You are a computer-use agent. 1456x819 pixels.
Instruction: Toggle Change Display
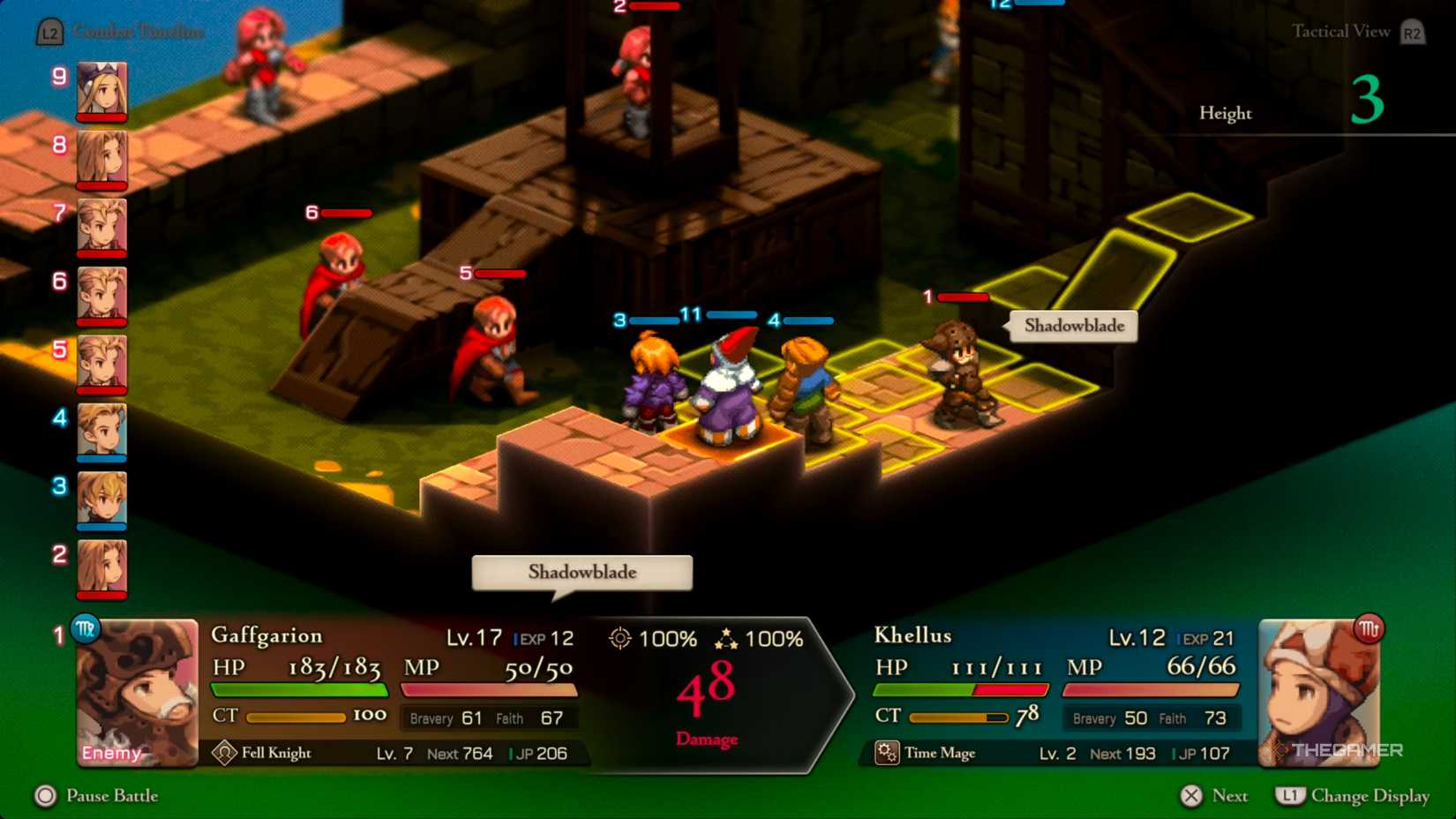pos(1353,796)
